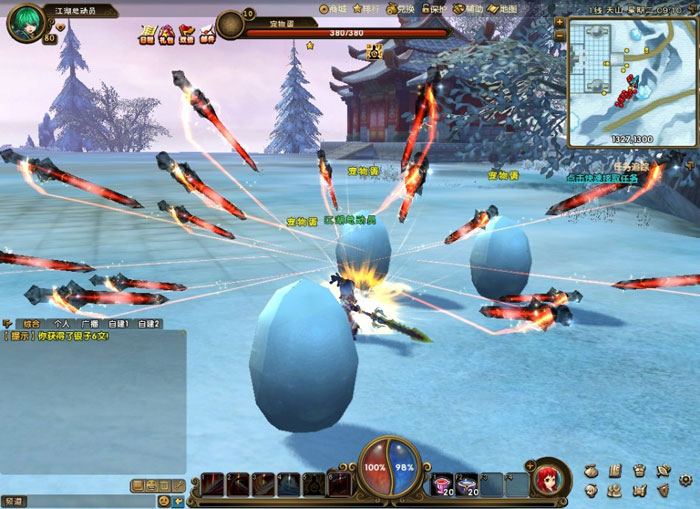Switch to the 综合 chat tab
This screenshot has height=509, width=700.
[x=31, y=324]
